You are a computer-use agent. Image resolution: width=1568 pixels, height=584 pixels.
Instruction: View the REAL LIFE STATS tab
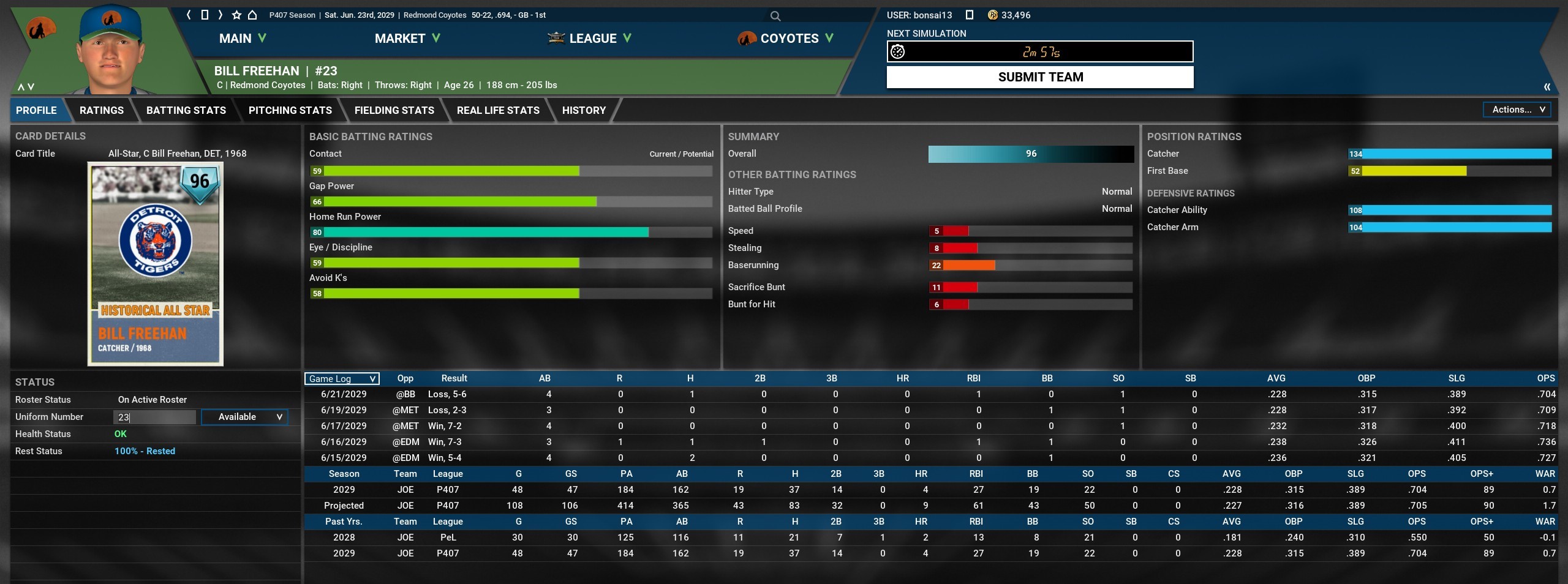(x=498, y=110)
